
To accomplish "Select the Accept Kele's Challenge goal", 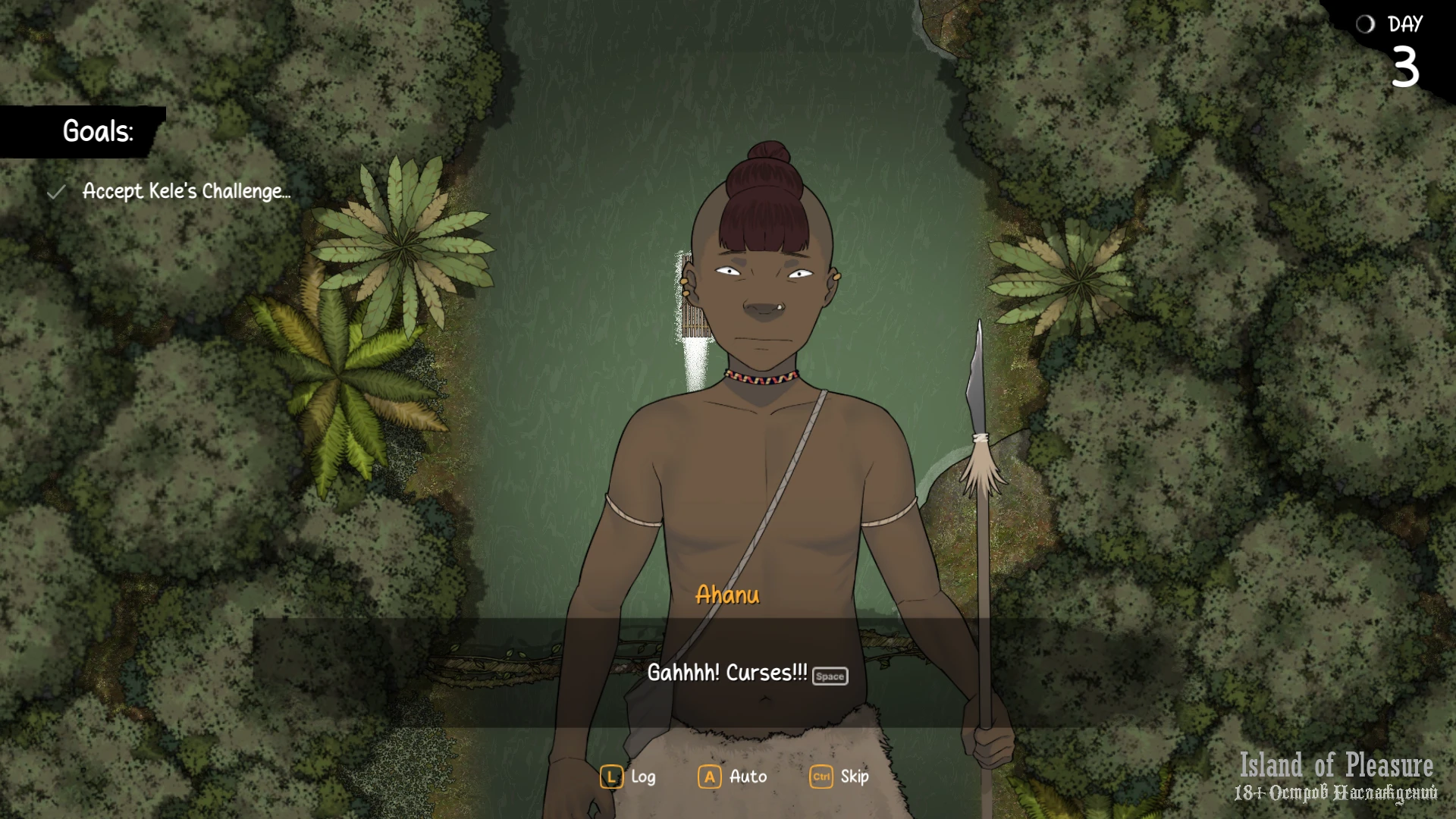I will (x=186, y=191).
